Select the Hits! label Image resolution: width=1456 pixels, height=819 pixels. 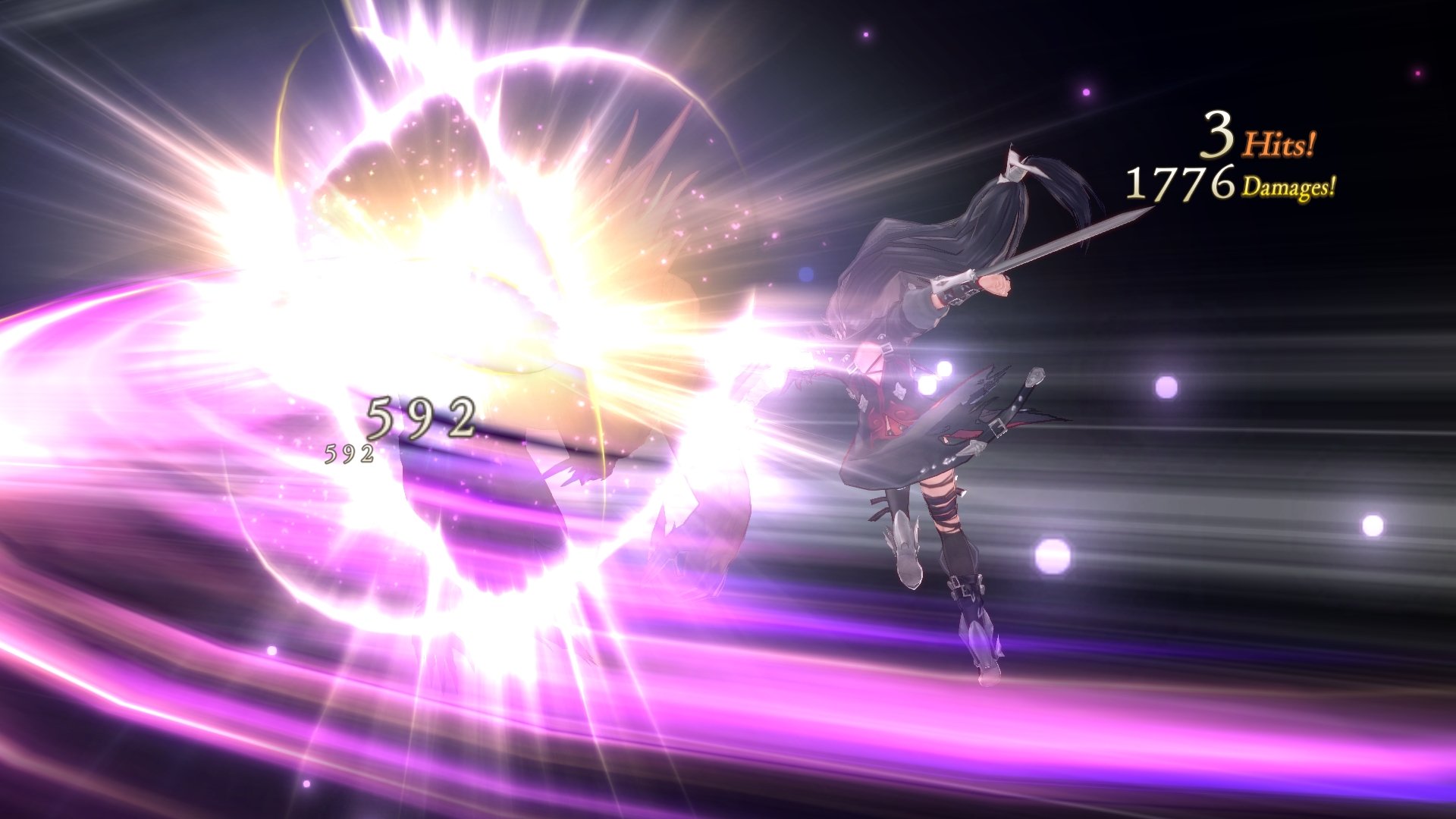point(1279,144)
